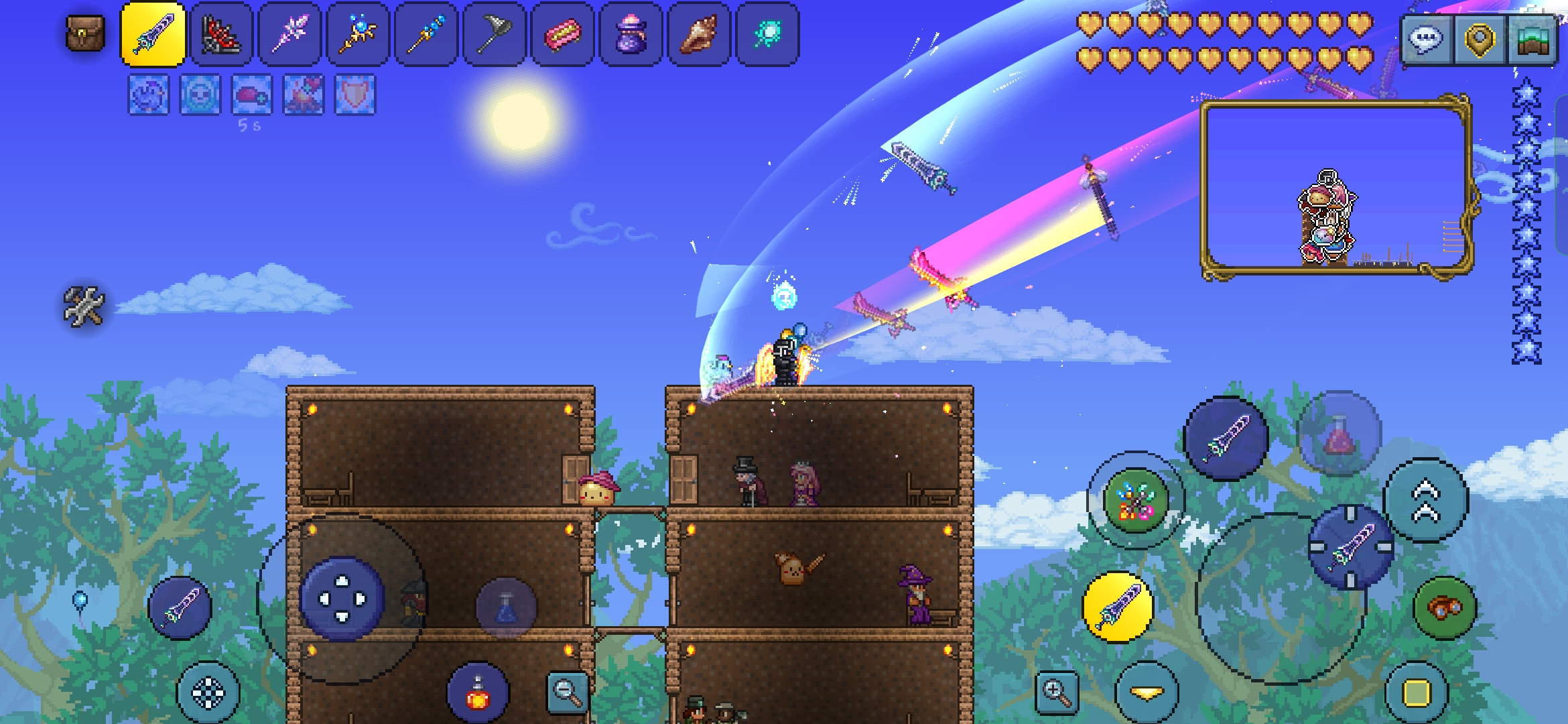The image size is (1568, 724).
Task: Tap the yellow square button
Action: (1416, 693)
